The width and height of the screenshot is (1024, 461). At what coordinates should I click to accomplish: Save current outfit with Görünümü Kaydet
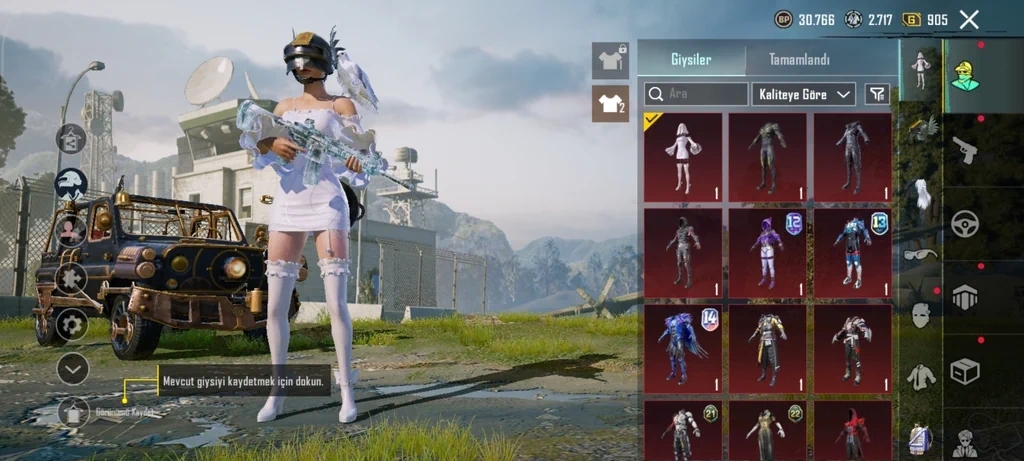(x=73, y=411)
